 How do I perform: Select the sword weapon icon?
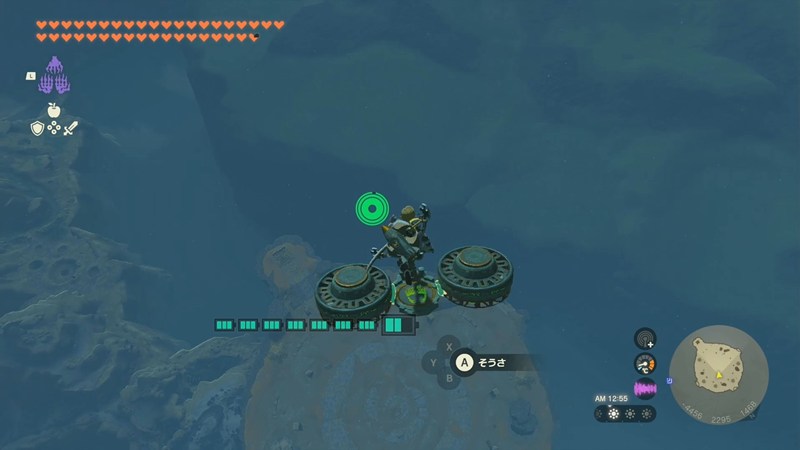[70, 128]
